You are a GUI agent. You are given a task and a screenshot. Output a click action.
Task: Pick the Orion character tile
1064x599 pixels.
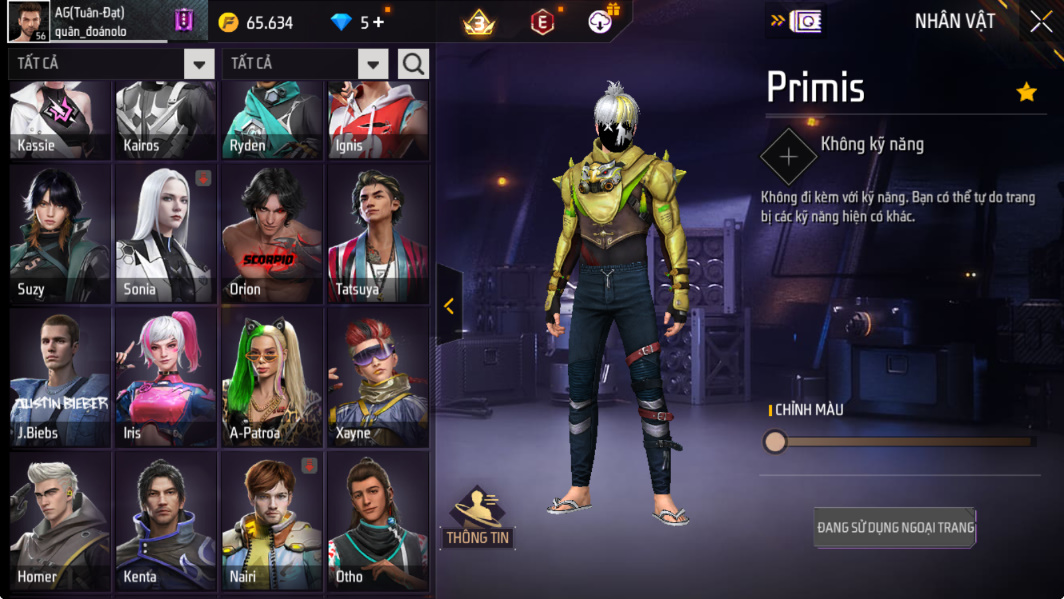272,234
